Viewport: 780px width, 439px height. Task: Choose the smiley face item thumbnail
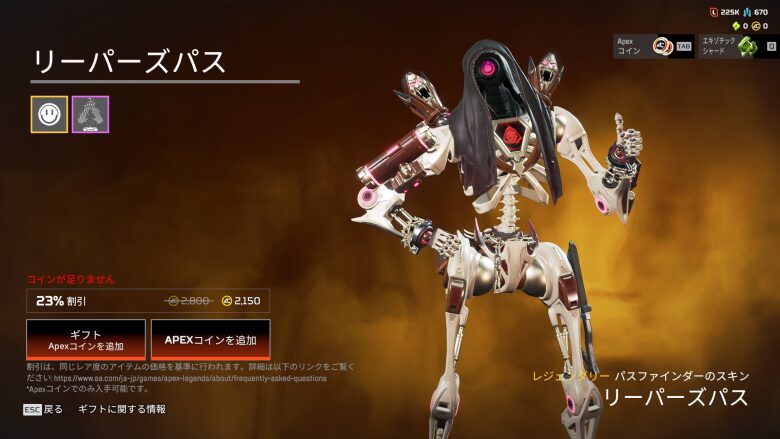49,114
